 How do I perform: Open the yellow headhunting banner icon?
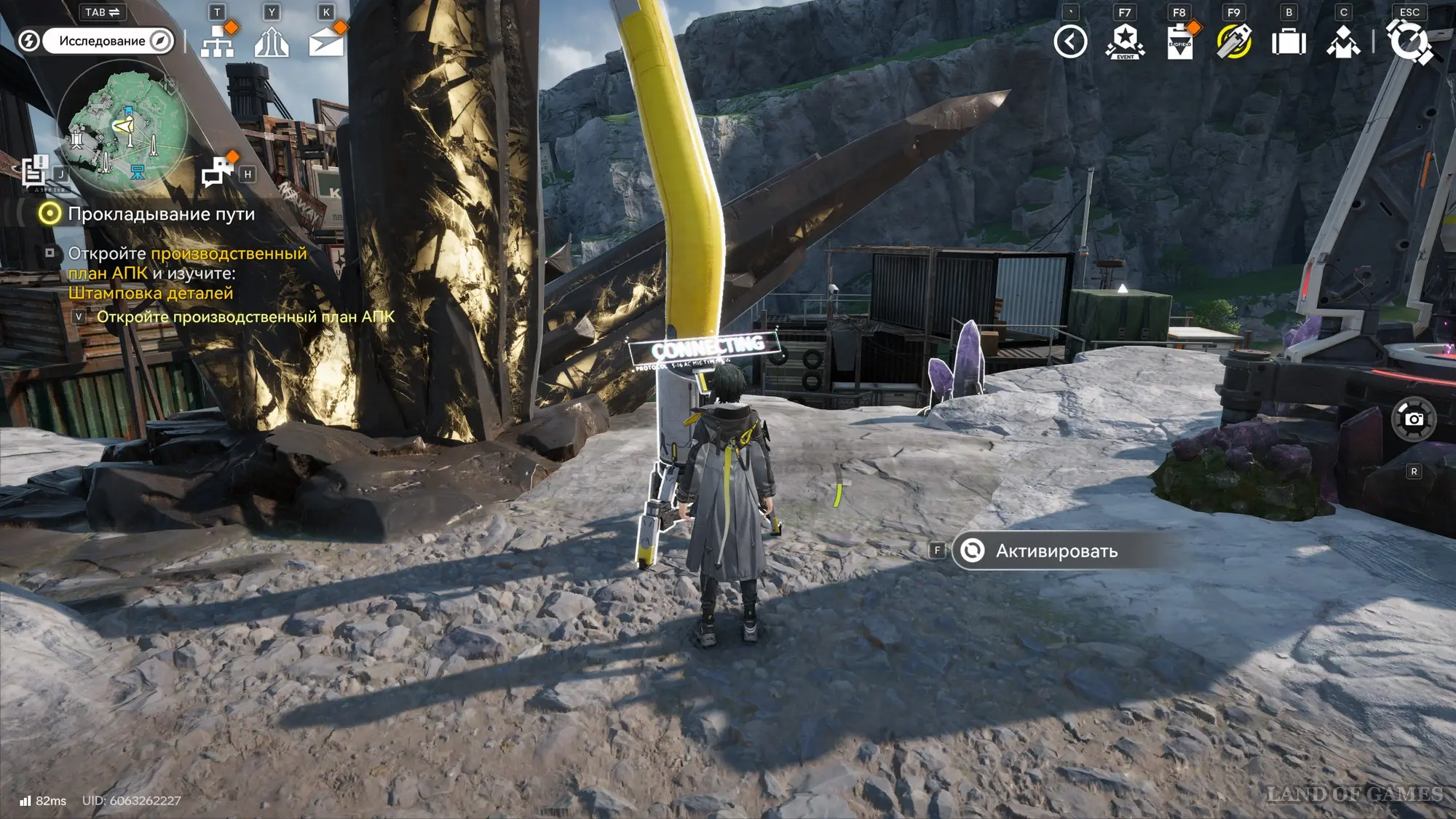1234,41
